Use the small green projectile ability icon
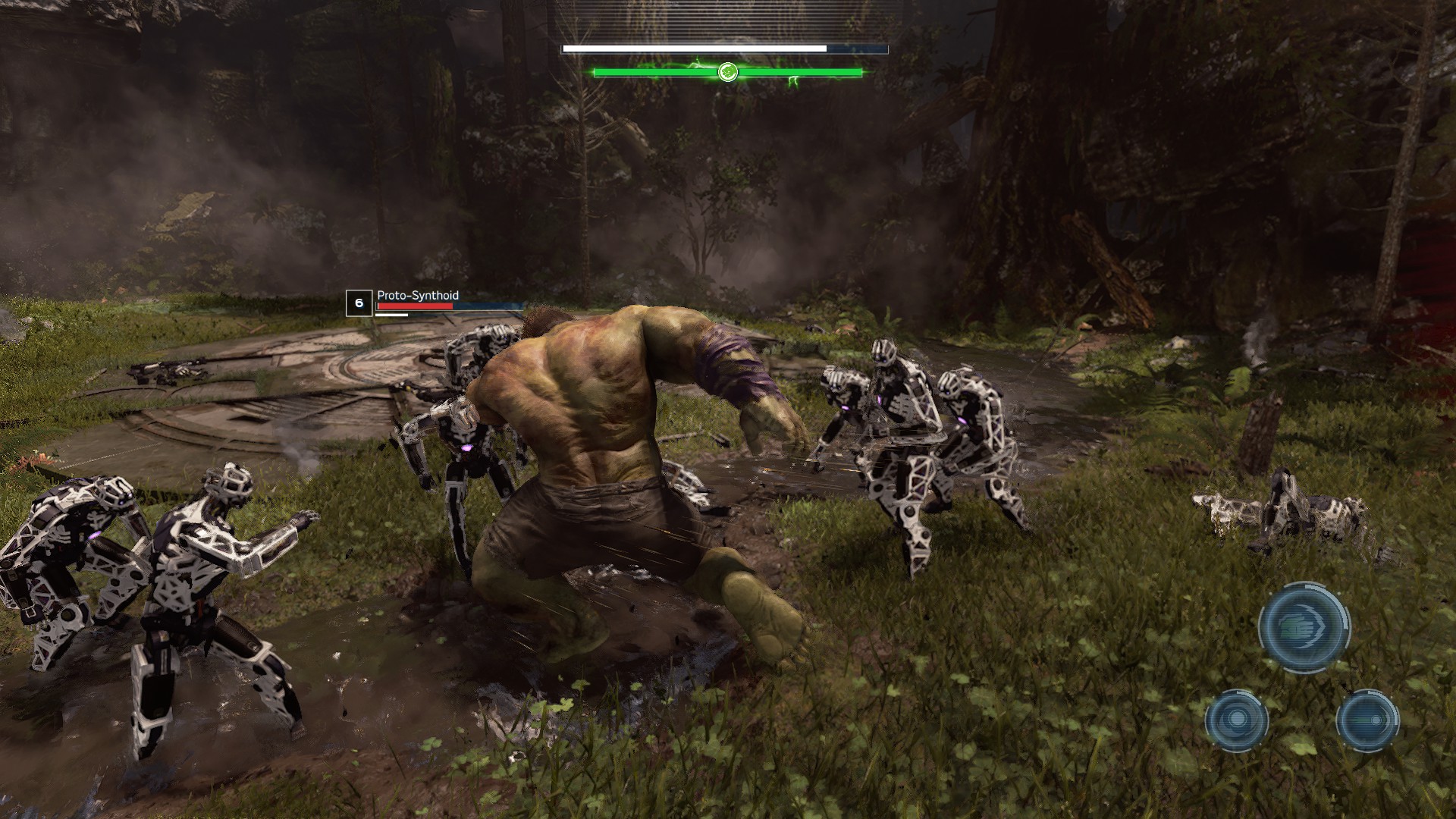The height and width of the screenshot is (819, 1456). point(1367,720)
